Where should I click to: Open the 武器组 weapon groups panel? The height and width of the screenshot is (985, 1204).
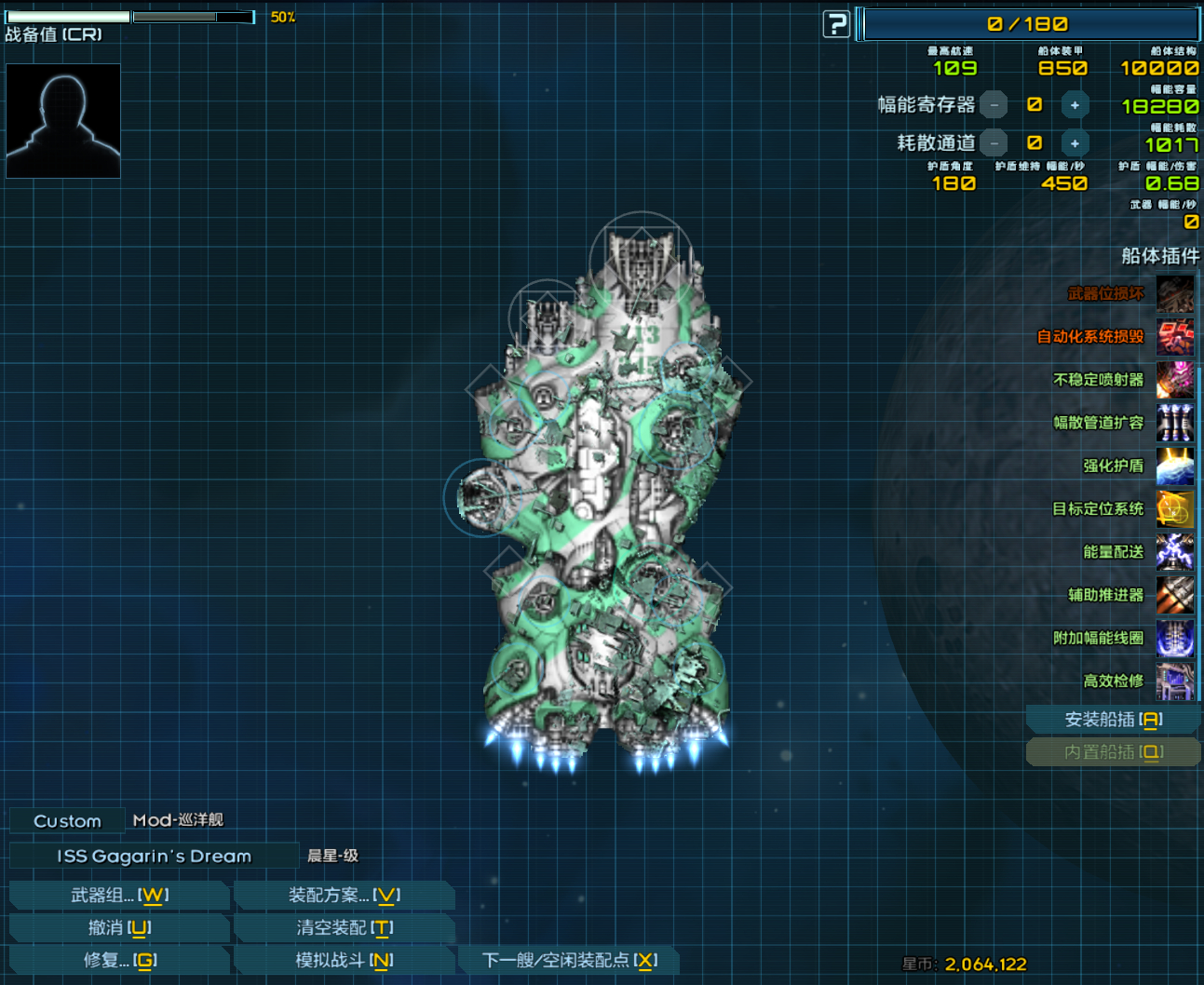click(x=119, y=896)
